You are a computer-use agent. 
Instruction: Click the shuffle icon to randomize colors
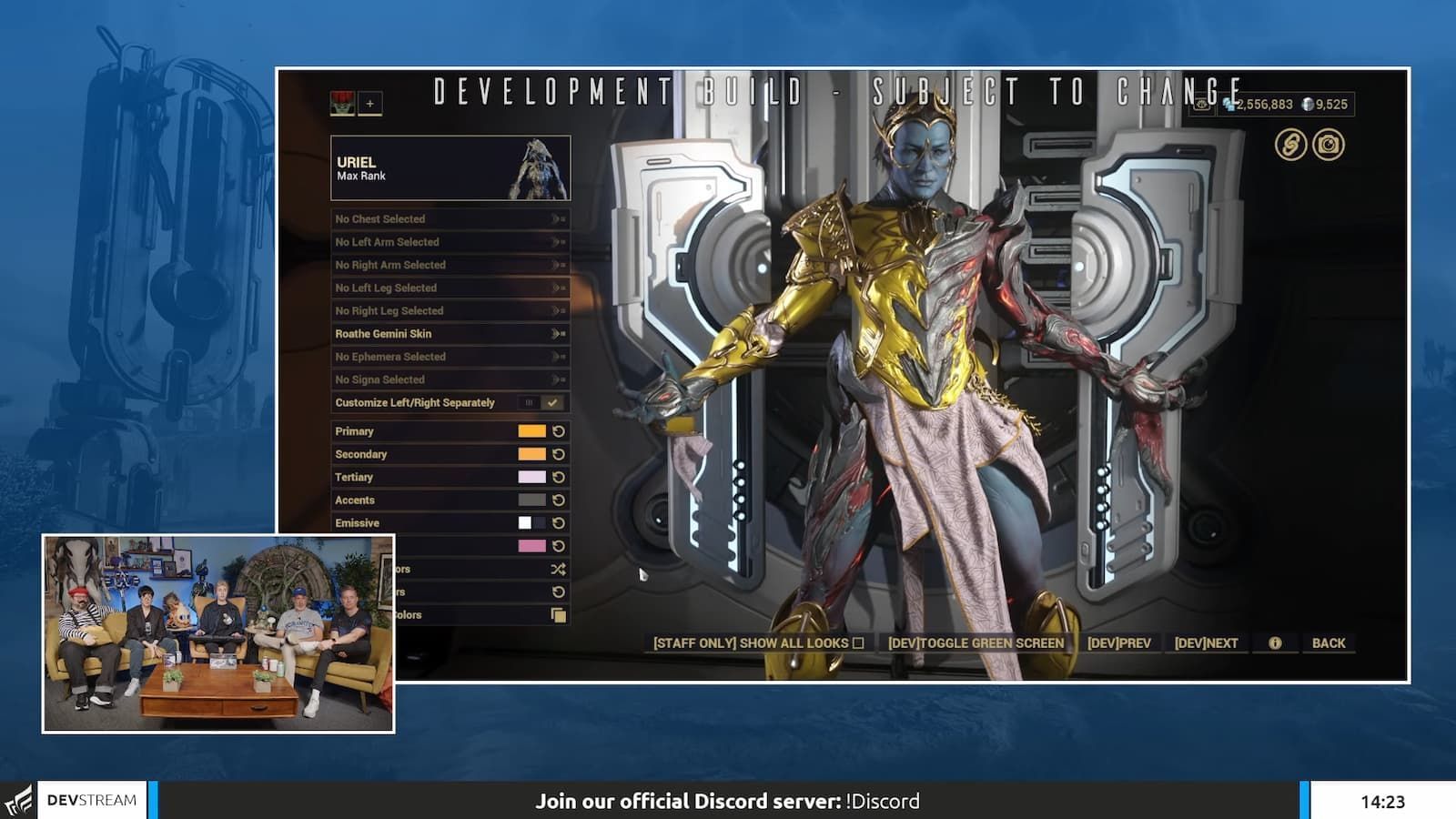click(558, 570)
